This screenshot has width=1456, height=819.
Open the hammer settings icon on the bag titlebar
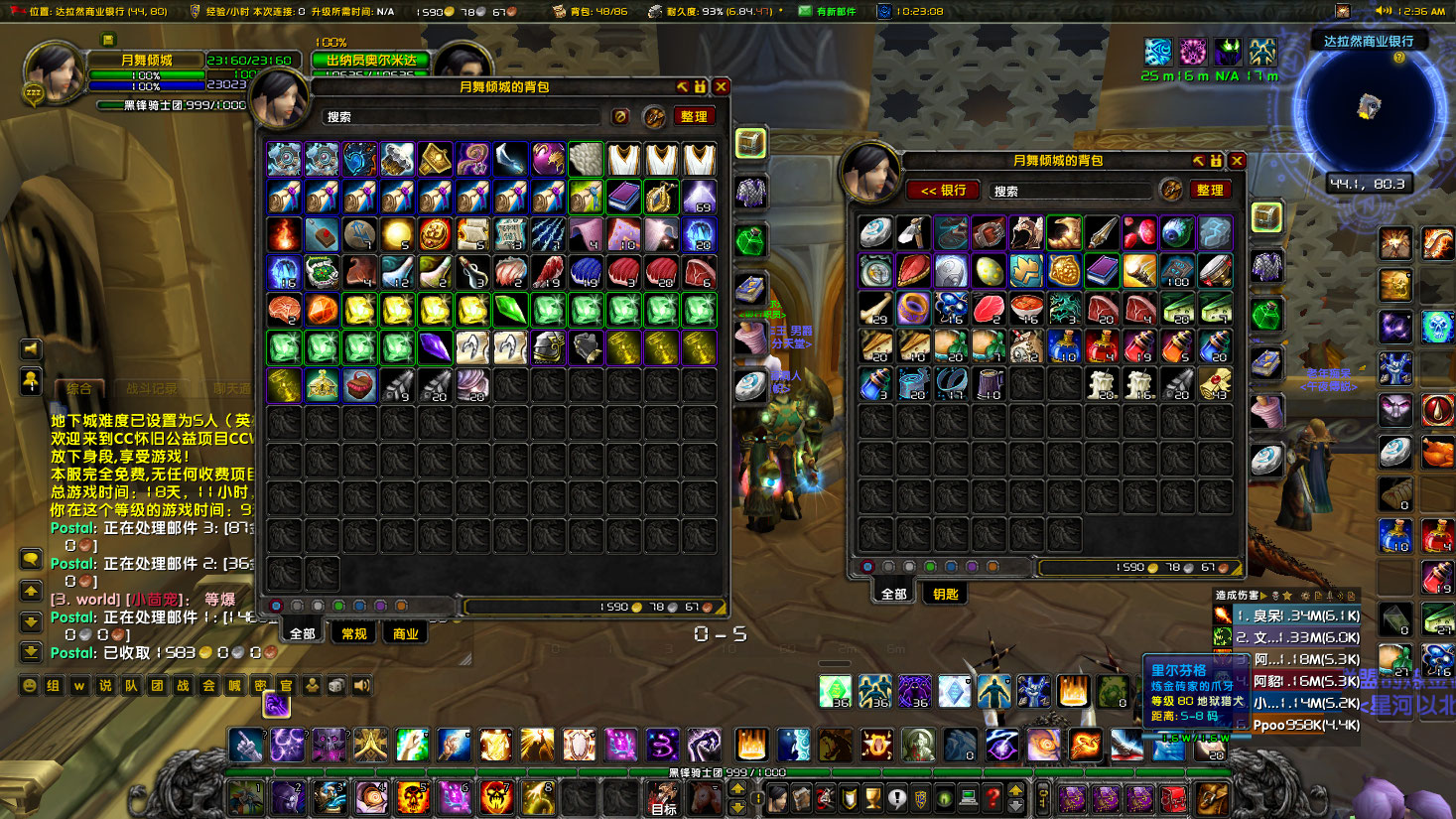coord(682,86)
